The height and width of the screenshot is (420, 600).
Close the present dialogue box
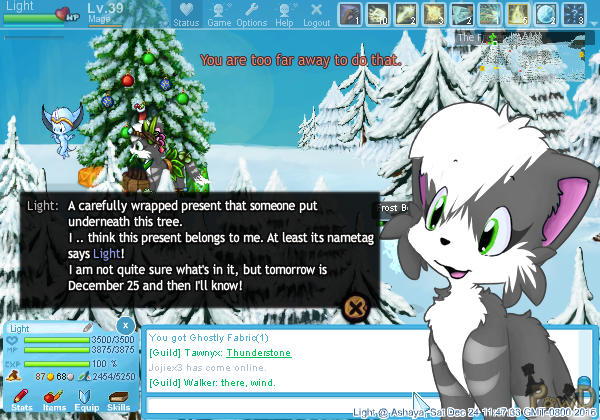[353, 306]
